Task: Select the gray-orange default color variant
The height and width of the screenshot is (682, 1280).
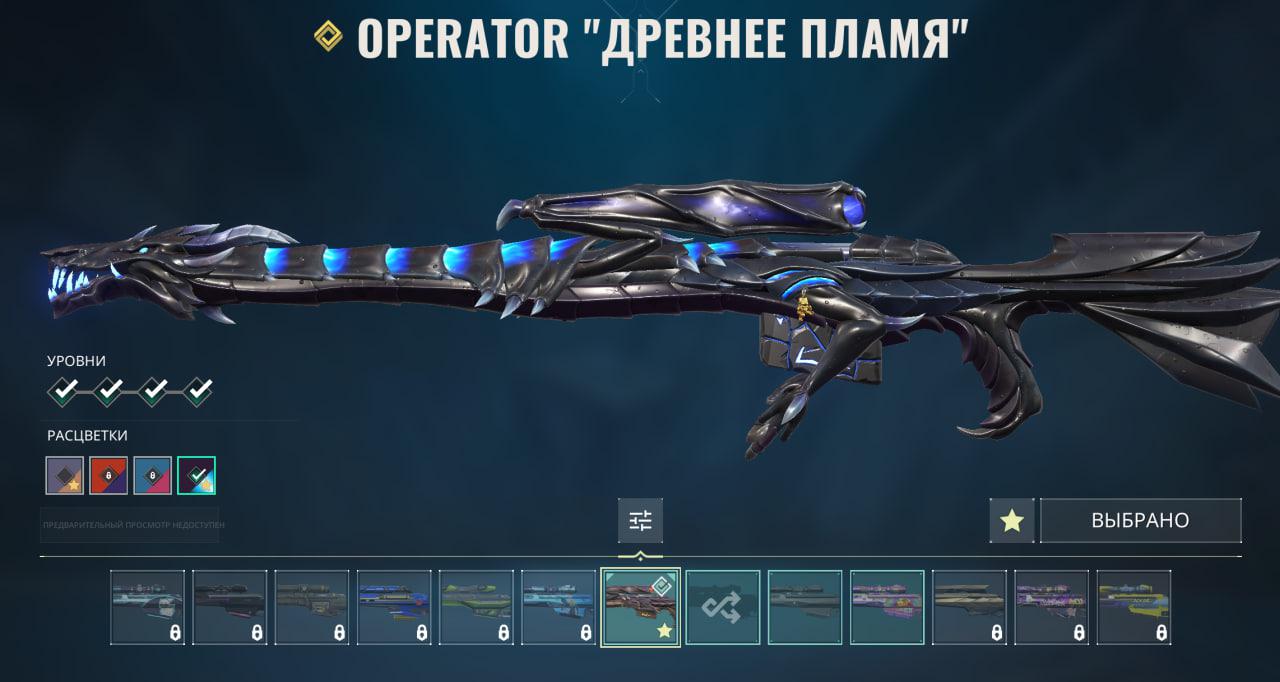Action: tap(65, 475)
